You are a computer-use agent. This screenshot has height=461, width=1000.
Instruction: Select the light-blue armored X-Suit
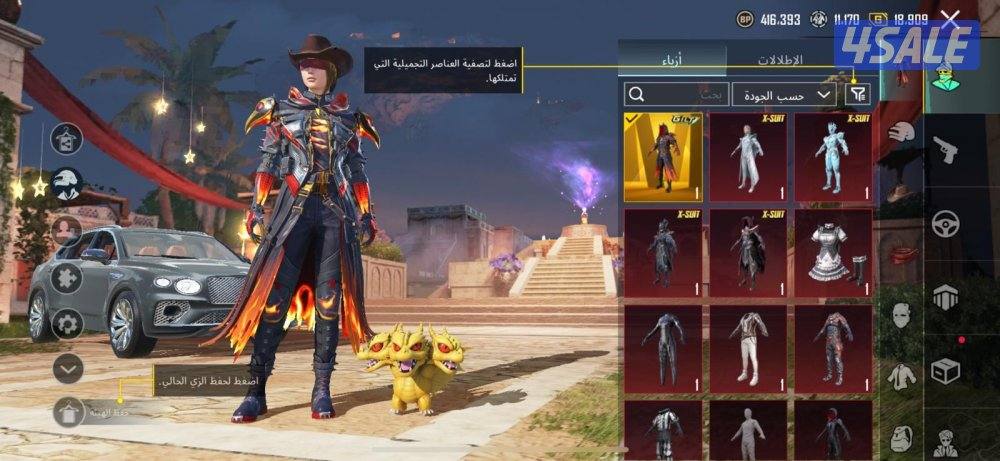click(x=833, y=156)
